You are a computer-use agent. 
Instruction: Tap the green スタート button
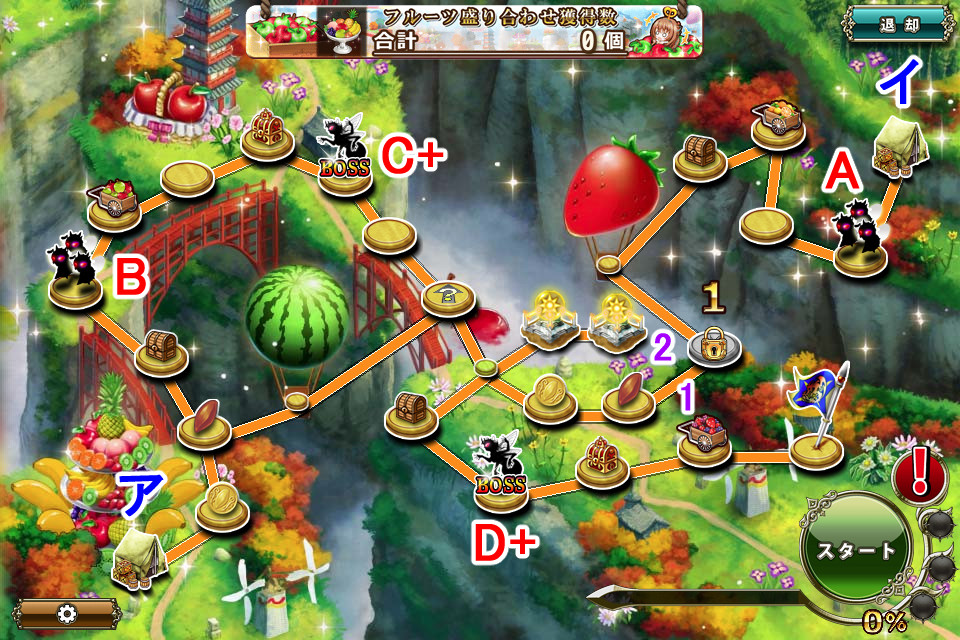(x=858, y=551)
